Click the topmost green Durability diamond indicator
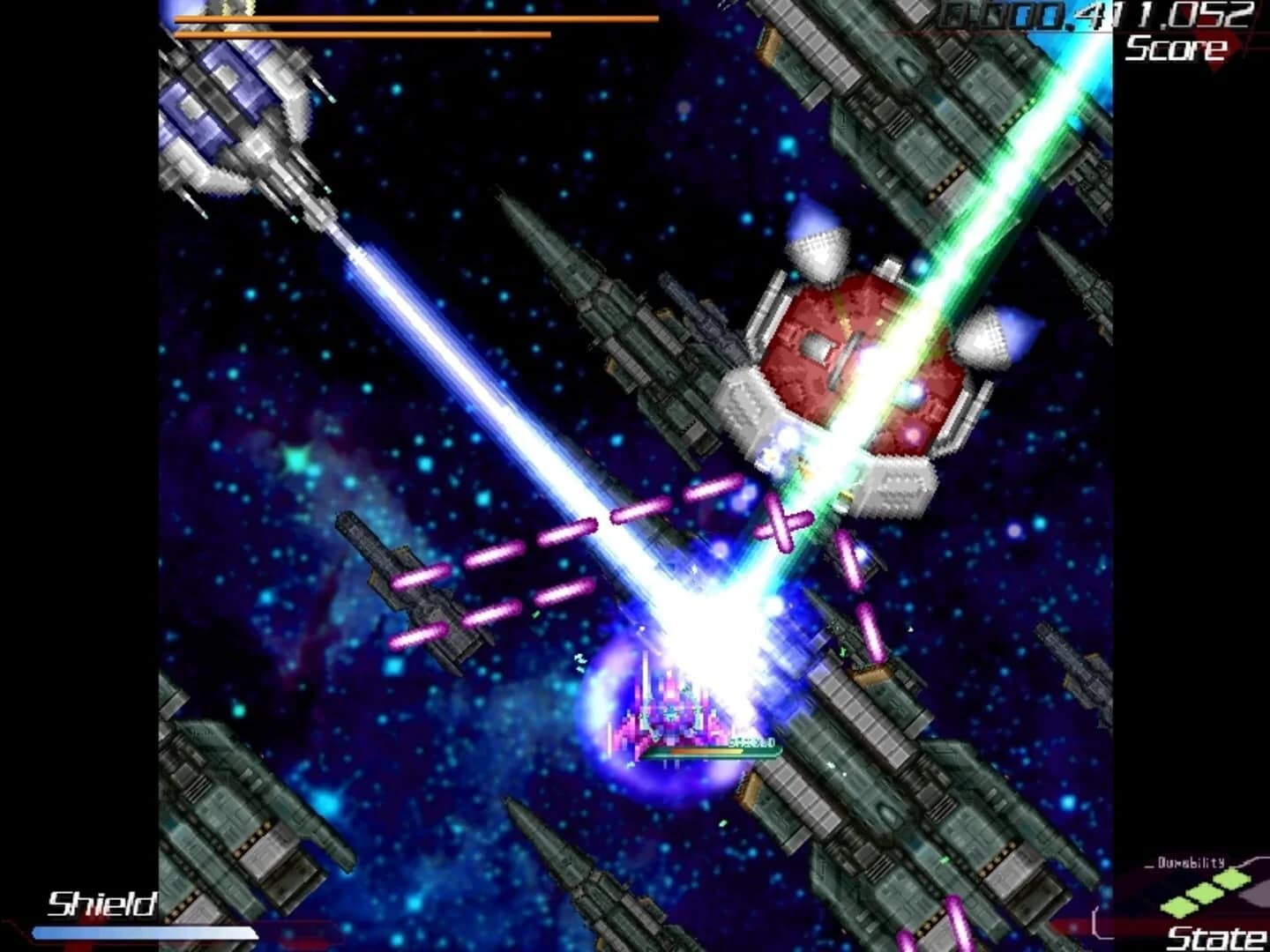This screenshot has width=1270, height=952. 1231,879
